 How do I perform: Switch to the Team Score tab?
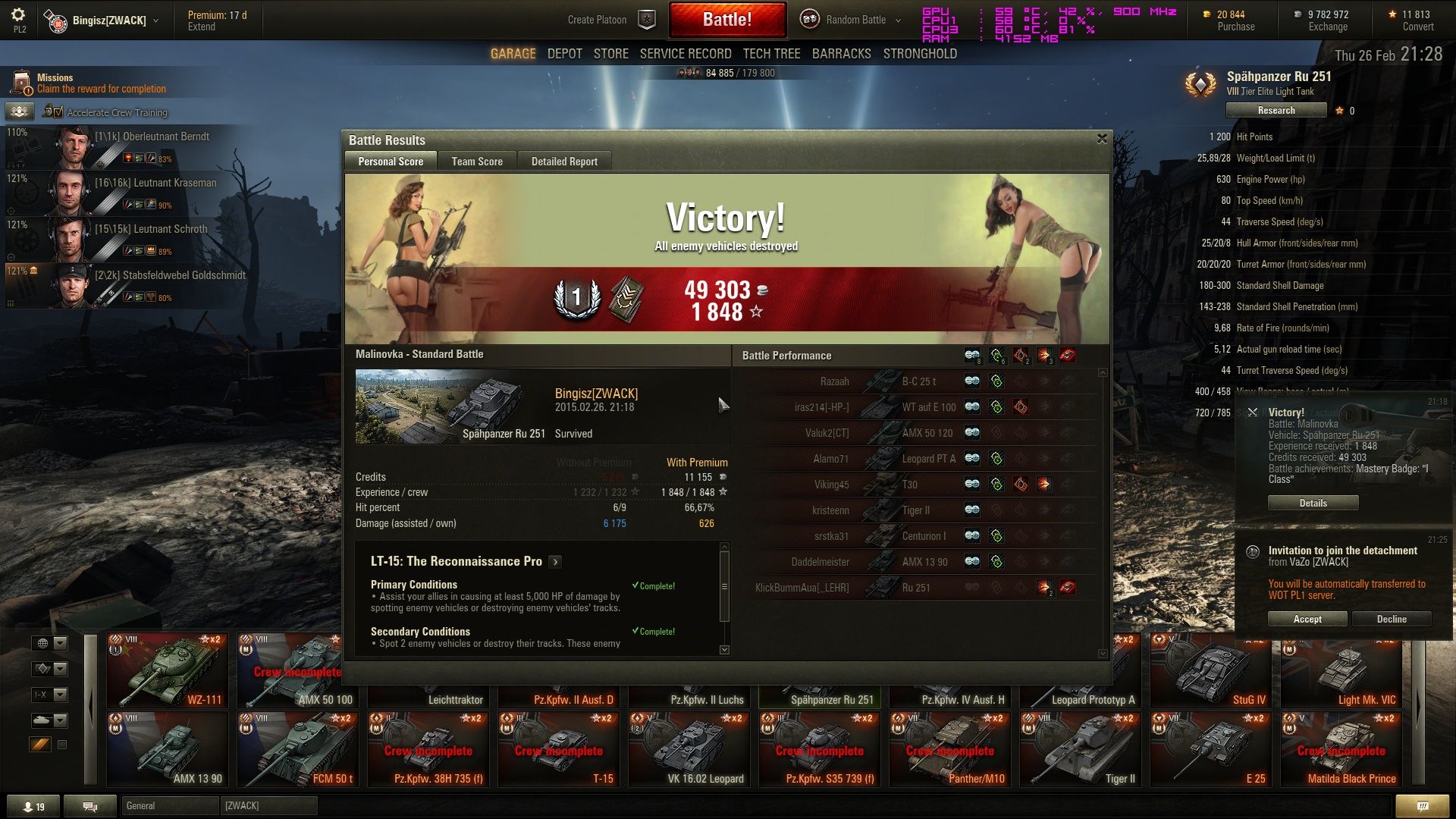477,162
